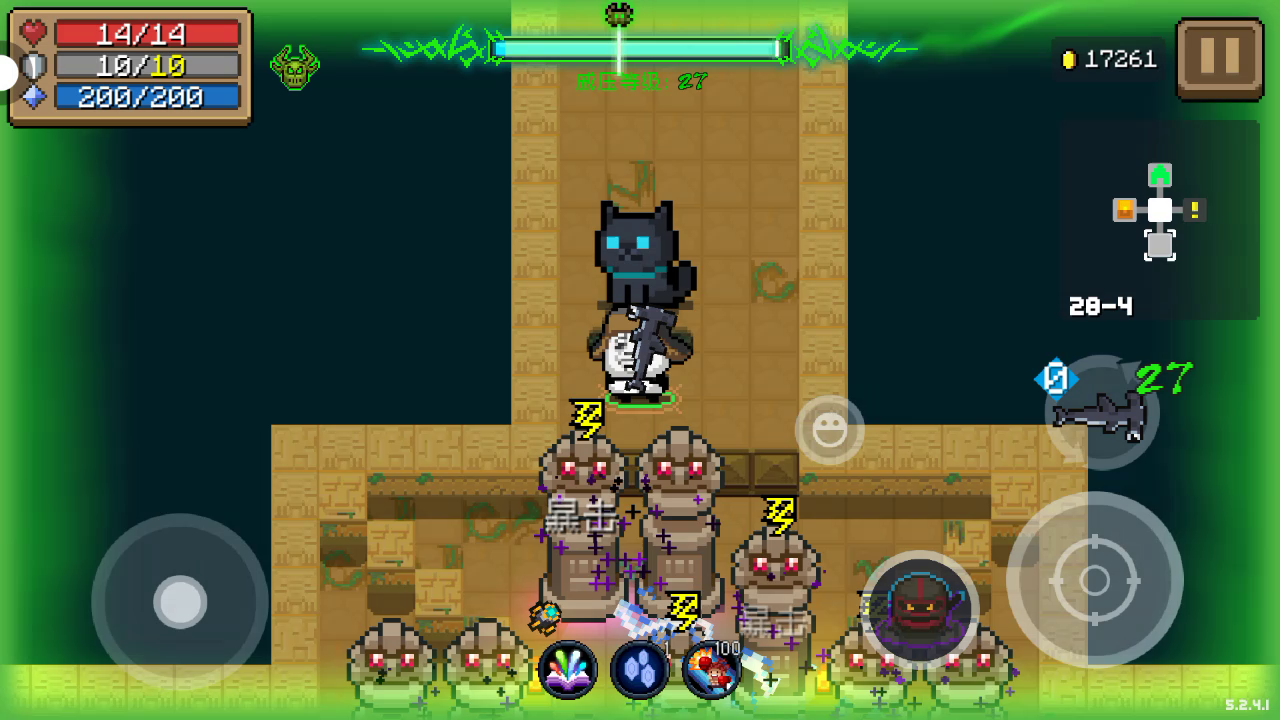Switch weapon using the gun swap button
The width and height of the screenshot is (1280, 720).
[x=1101, y=411]
